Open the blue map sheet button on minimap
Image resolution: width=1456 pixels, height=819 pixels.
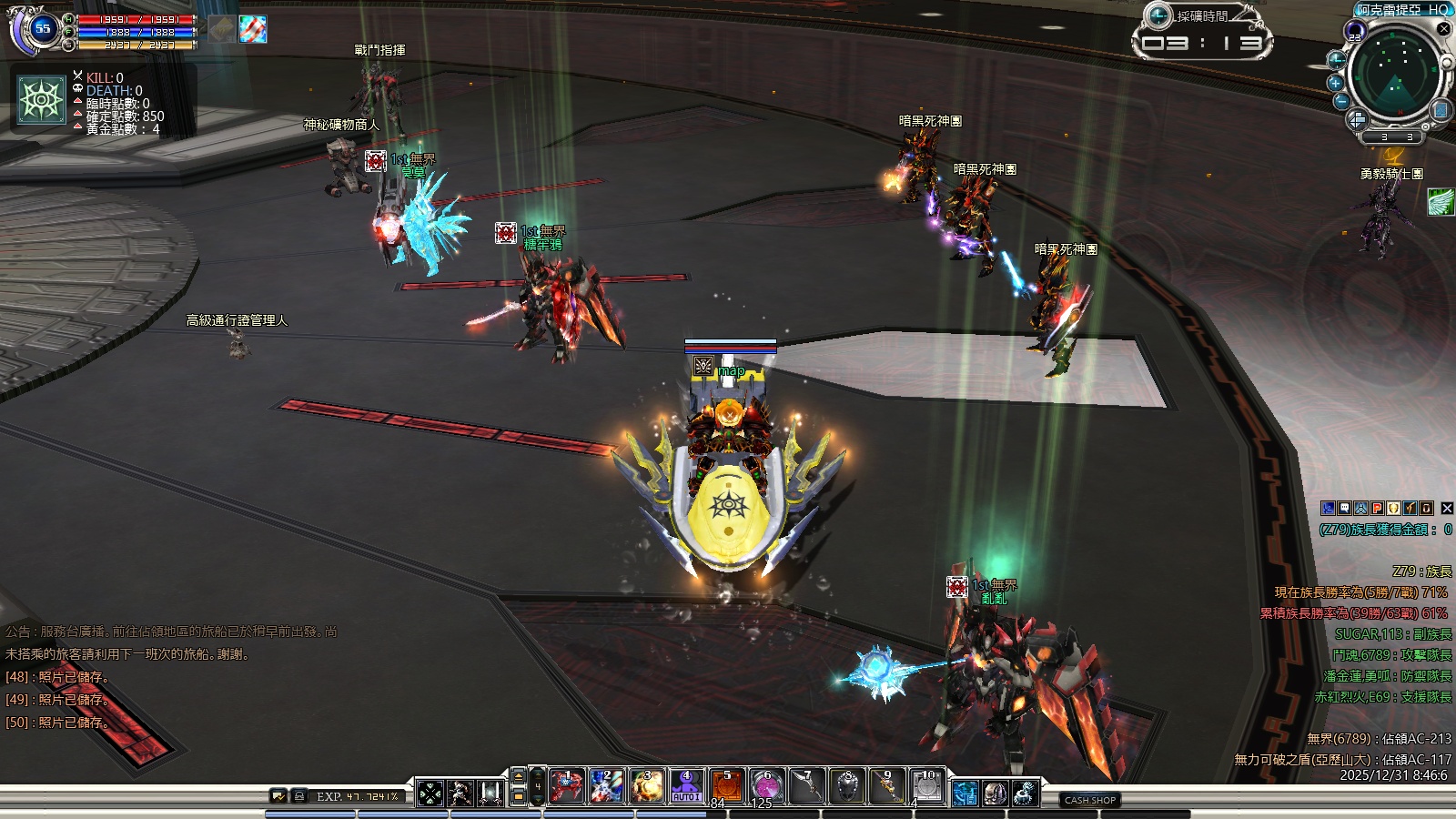pyautogui.click(x=1440, y=110)
